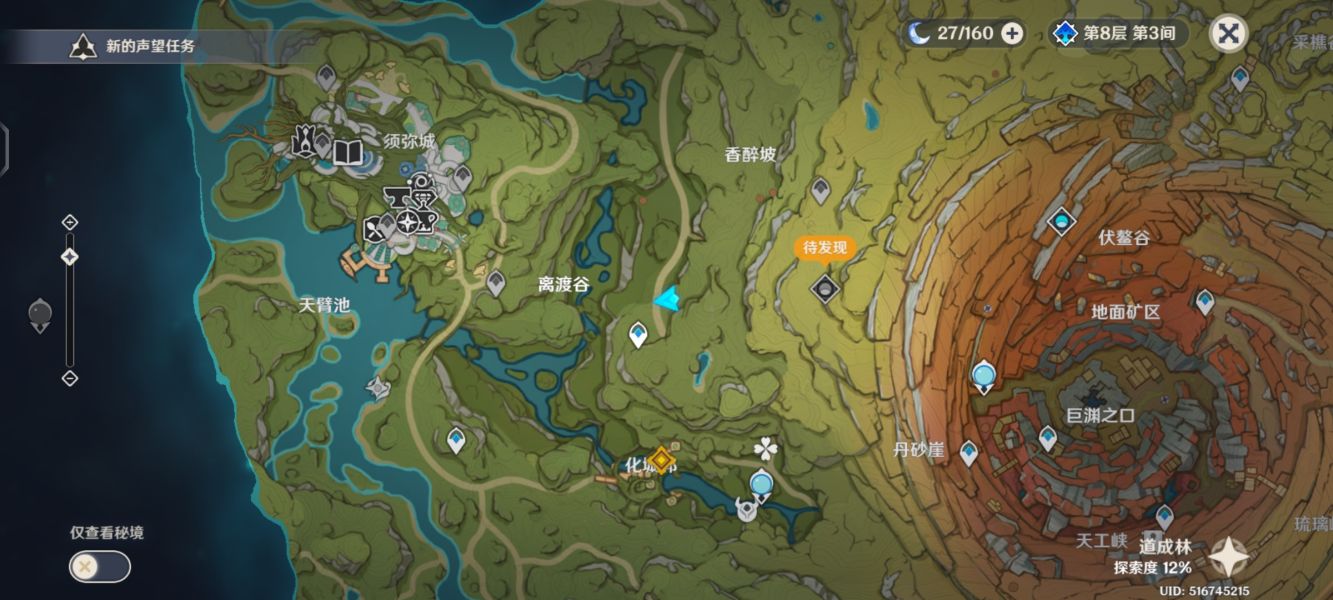Select the Adventurers' Guild compass icon
The width and height of the screenshot is (1333, 600).
point(407,223)
